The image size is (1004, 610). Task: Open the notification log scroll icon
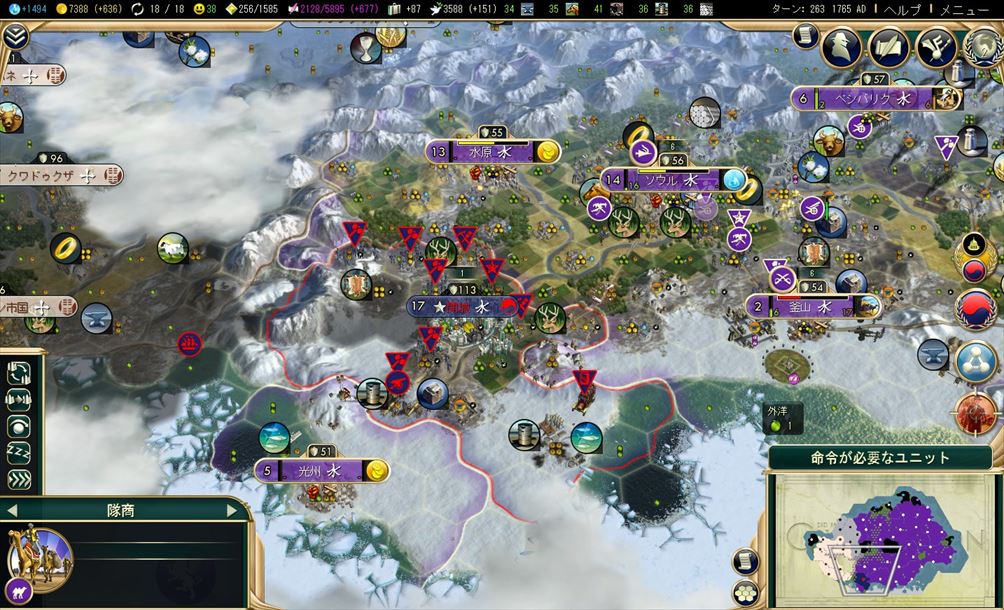pyautogui.click(x=803, y=36)
